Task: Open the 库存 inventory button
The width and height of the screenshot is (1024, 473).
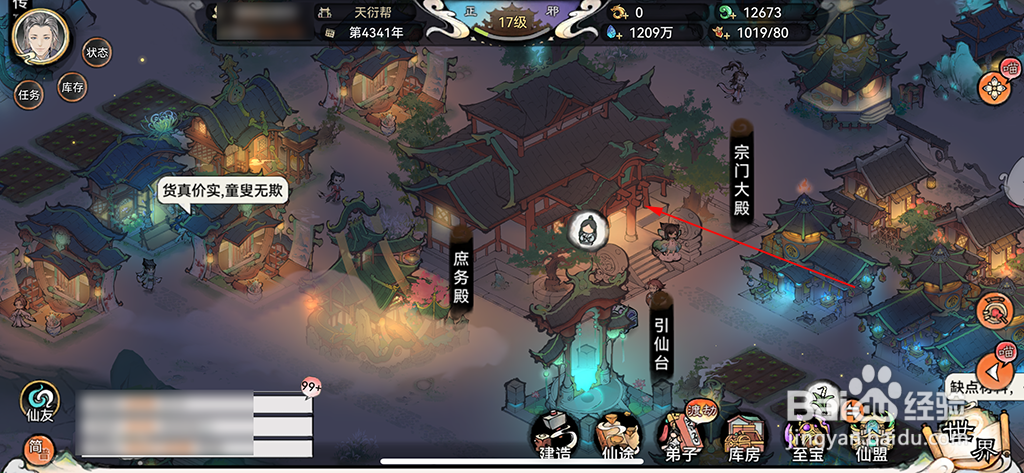Action: click(x=72, y=87)
